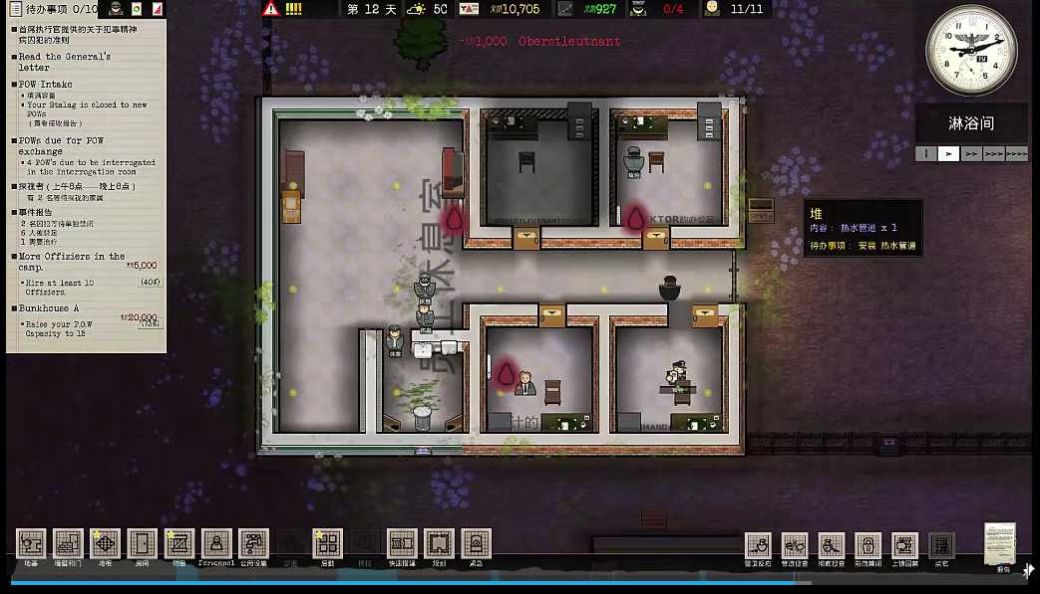Open the door-shaped rooms menu
This screenshot has width=1040, height=594.
click(142, 544)
